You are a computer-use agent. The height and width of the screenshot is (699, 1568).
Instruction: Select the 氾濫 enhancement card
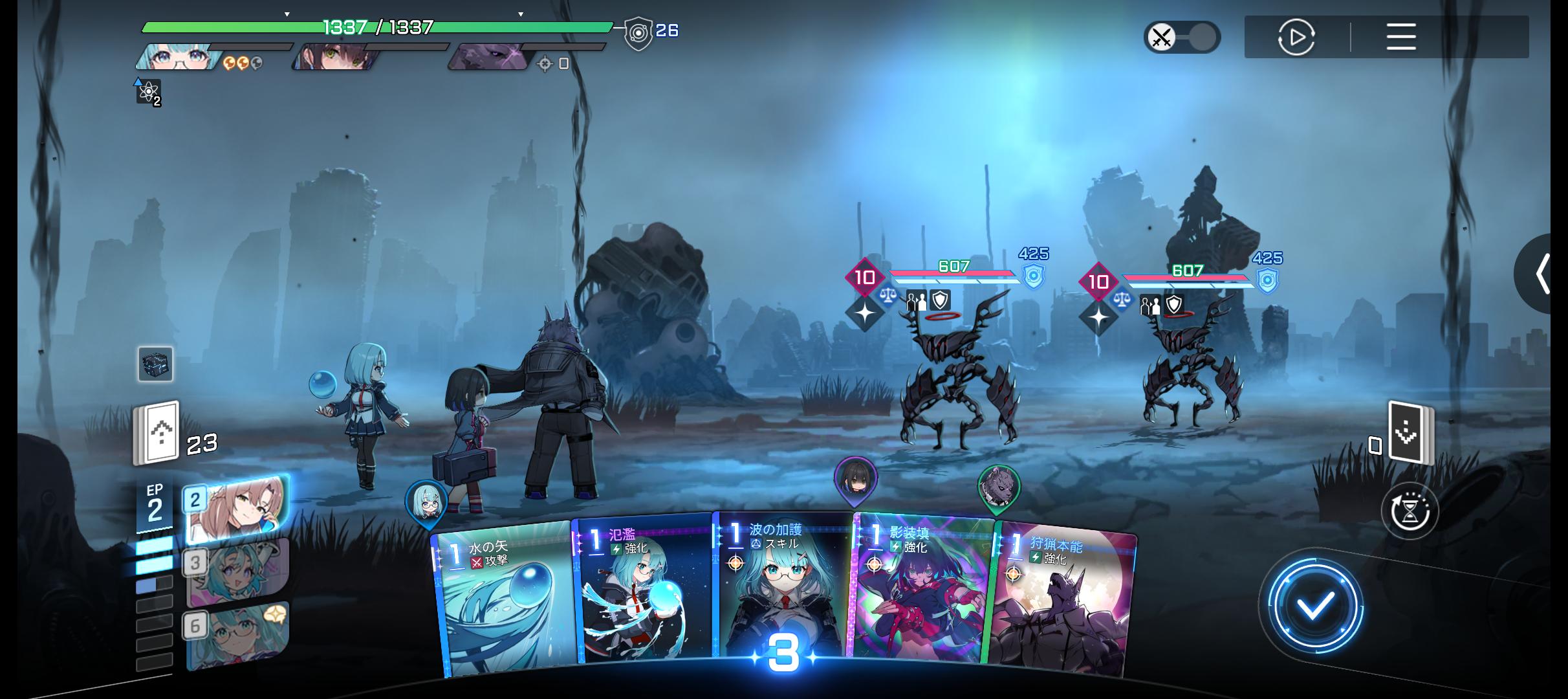[644, 592]
